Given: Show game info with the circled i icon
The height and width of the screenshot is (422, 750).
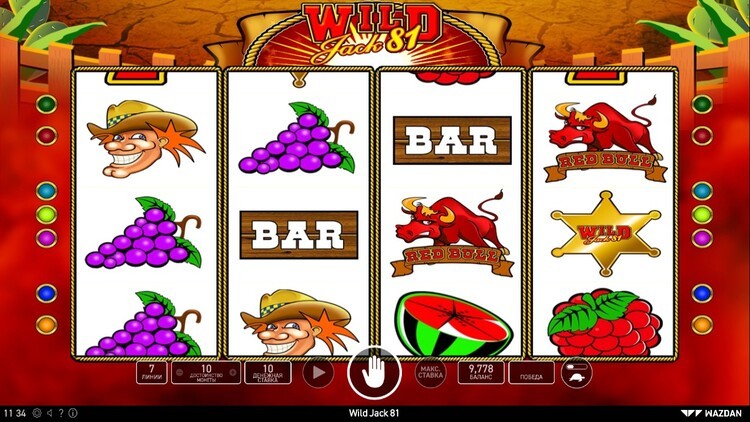Looking at the screenshot, I should [x=72, y=412].
